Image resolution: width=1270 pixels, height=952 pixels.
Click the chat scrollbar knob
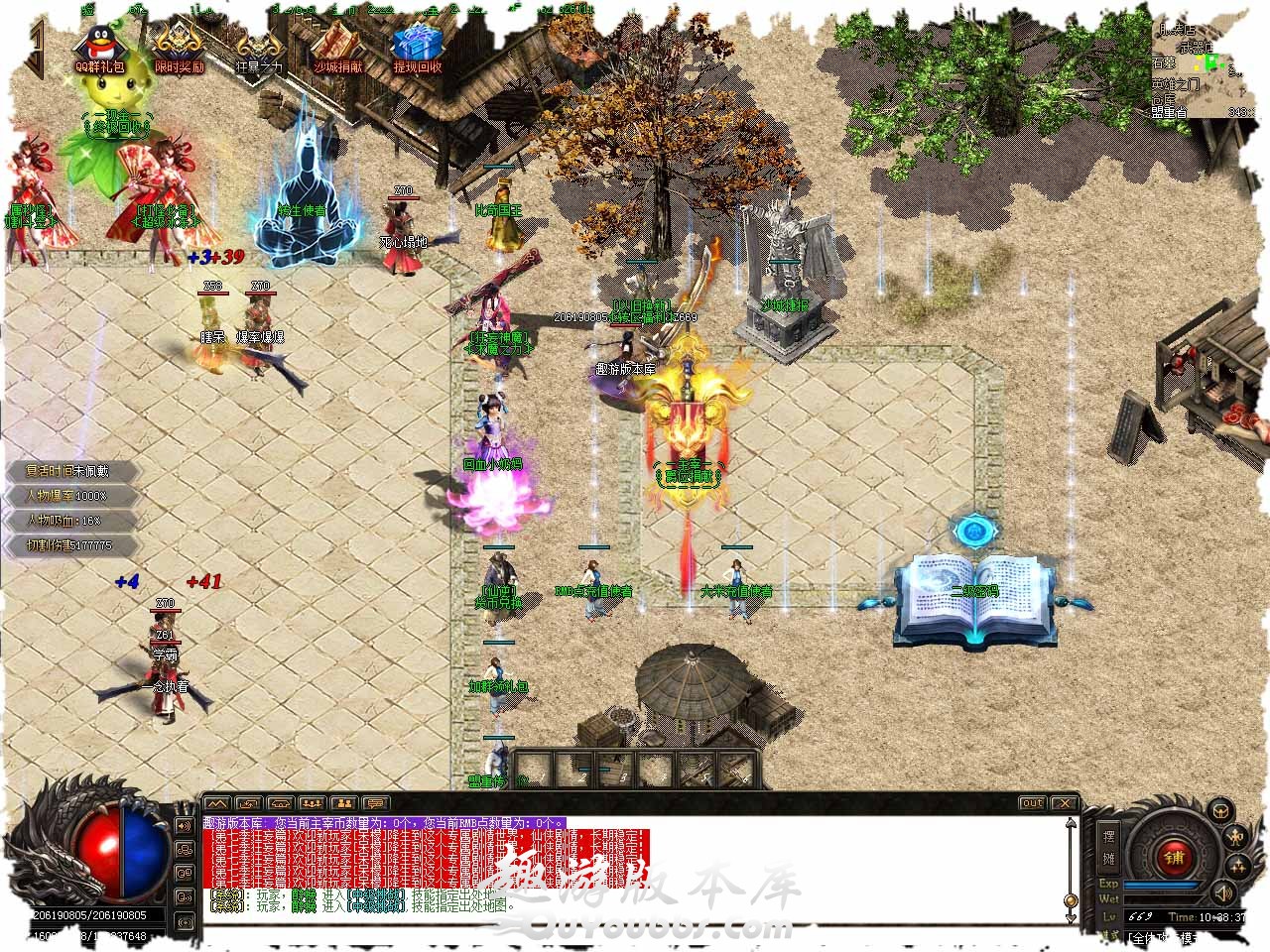(1071, 898)
